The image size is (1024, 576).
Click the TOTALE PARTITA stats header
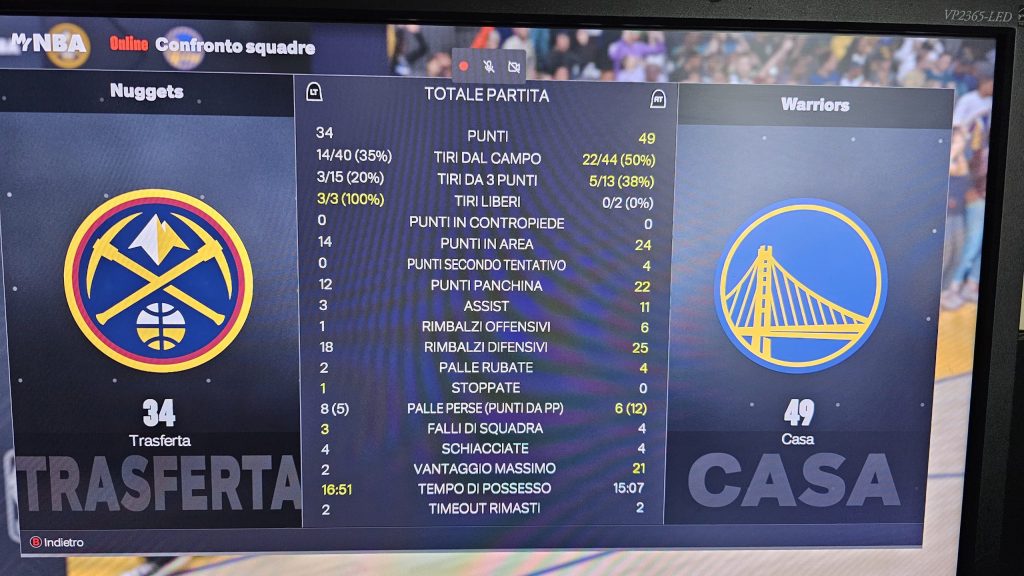click(x=486, y=95)
